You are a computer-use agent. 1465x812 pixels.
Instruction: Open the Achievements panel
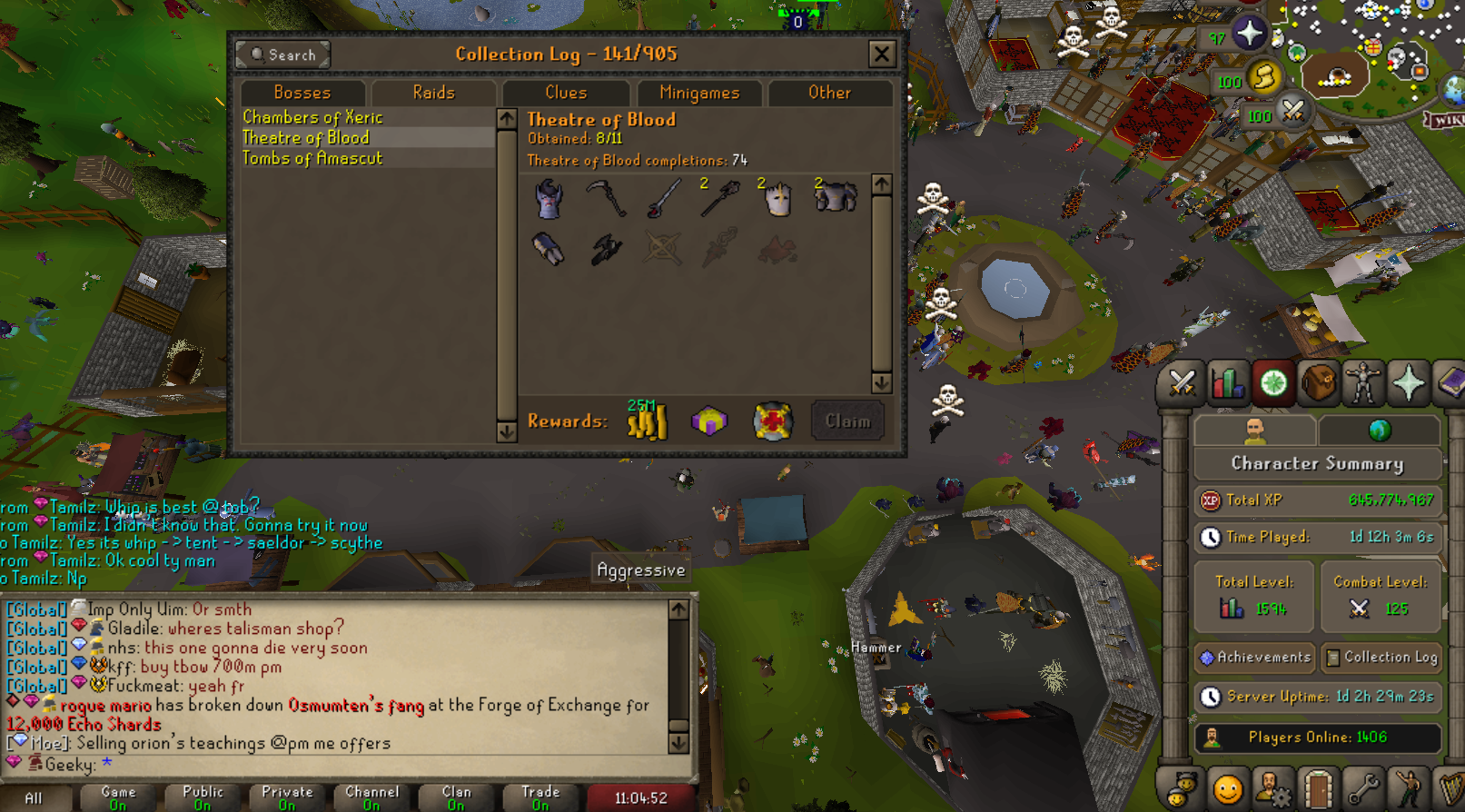click(x=1253, y=657)
